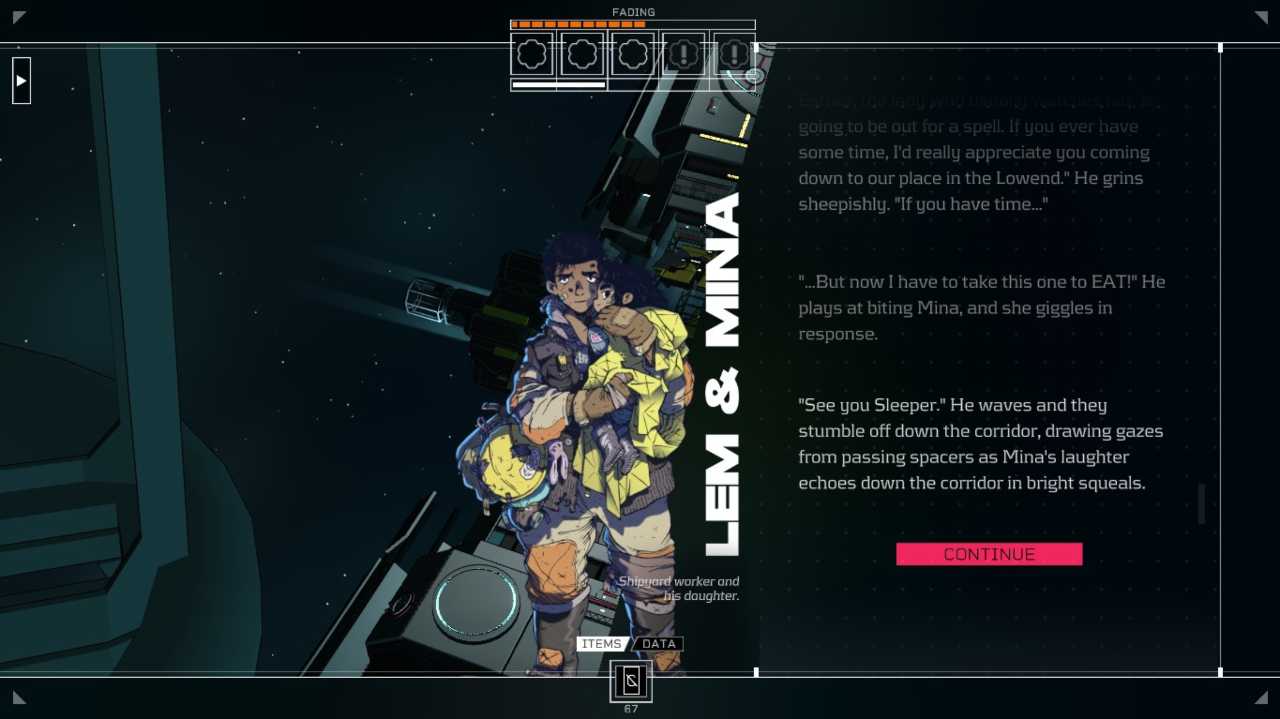This screenshot has height=719, width=1280.
Task: Click the dialogue text scrollbar handle
Action: pyautogui.click(x=1201, y=504)
